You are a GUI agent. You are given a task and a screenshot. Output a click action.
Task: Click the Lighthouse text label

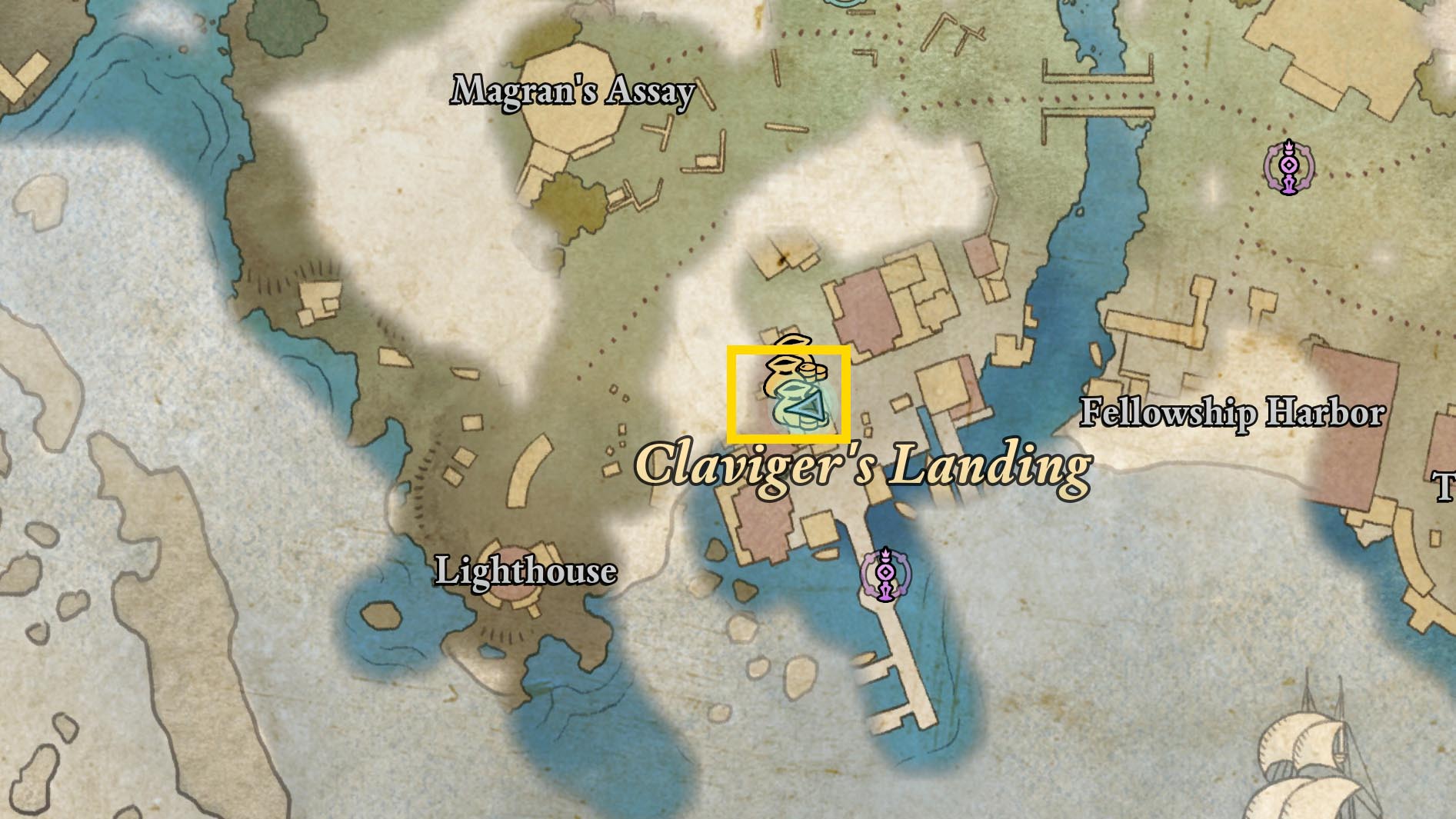coord(527,571)
